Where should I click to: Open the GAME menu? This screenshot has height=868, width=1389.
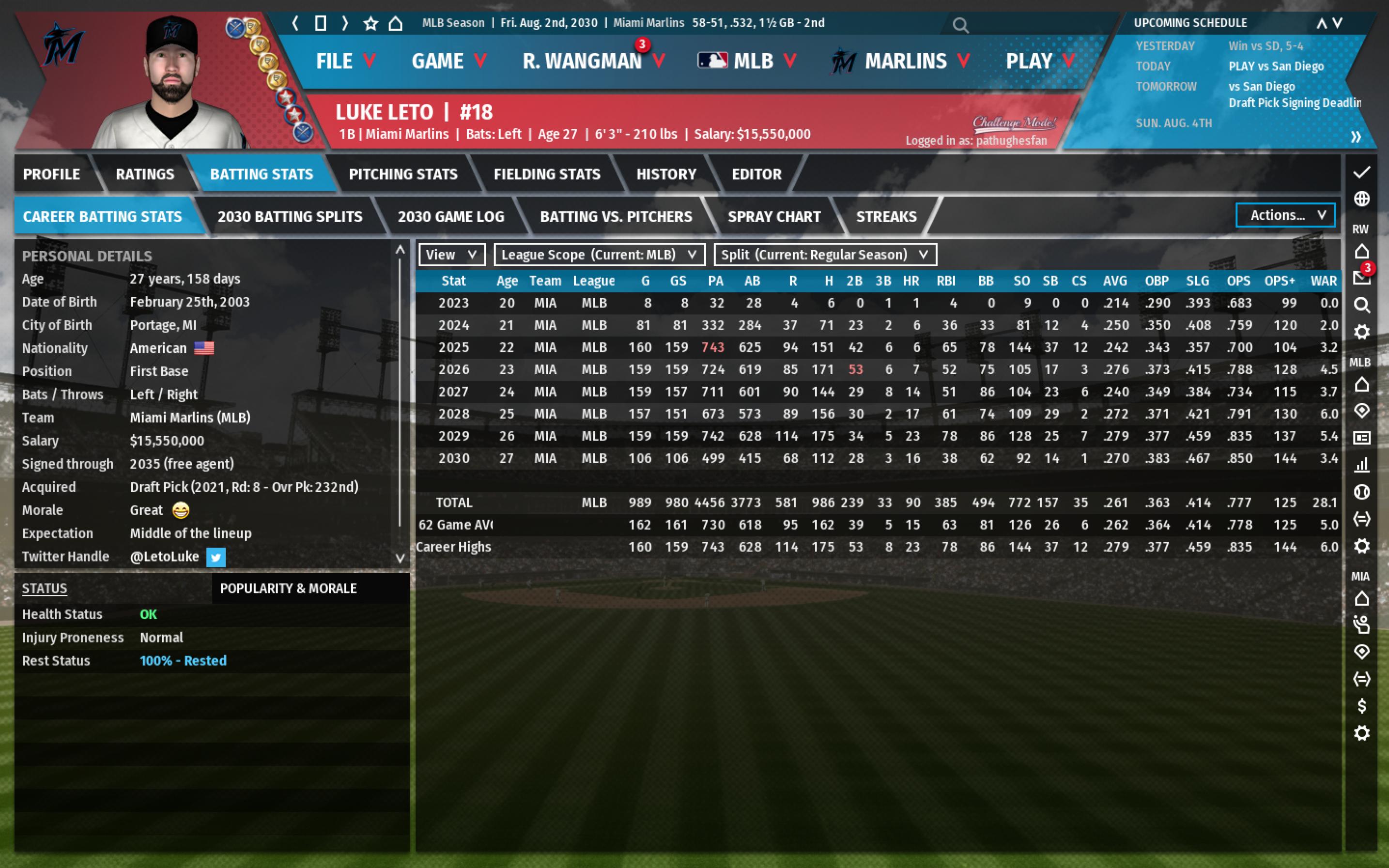[x=448, y=61]
